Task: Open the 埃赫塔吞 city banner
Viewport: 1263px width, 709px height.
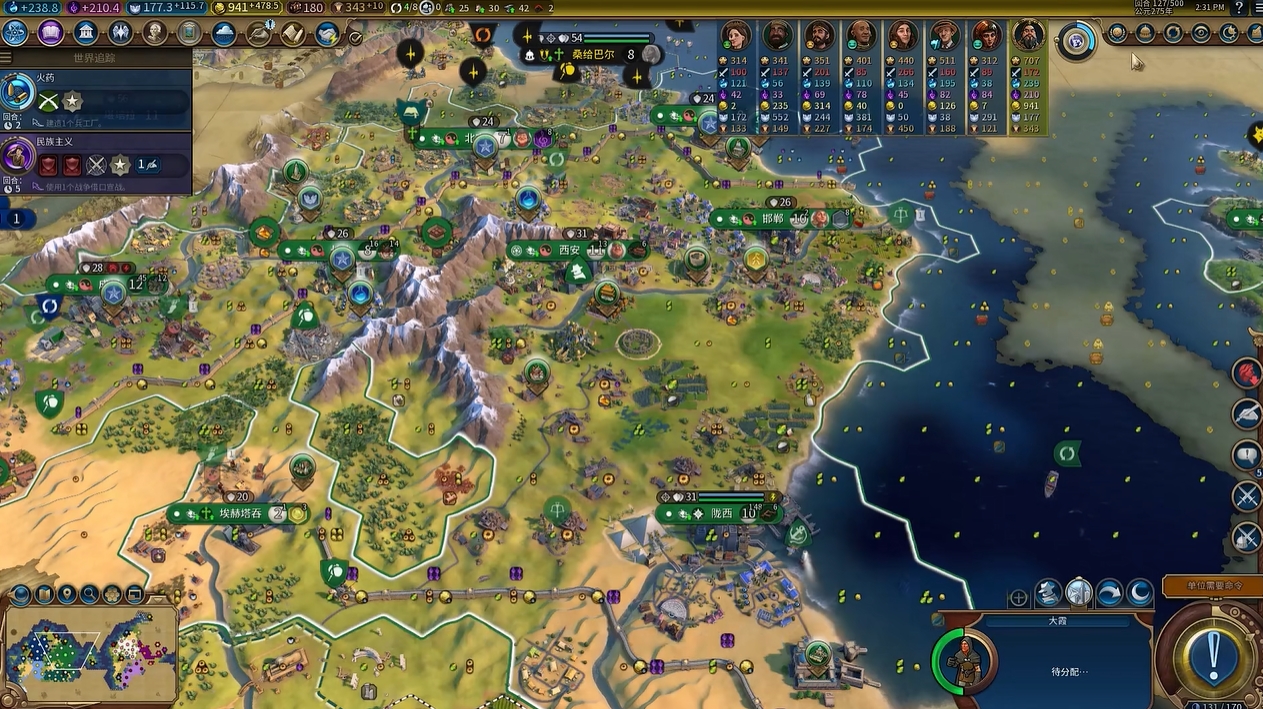Action: point(240,513)
